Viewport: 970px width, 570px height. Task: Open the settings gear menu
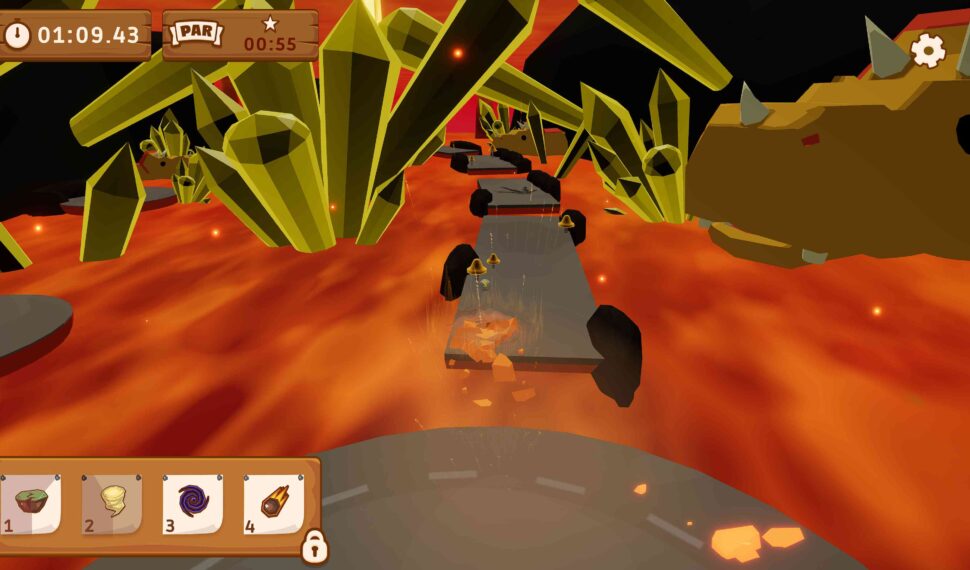pyautogui.click(x=928, y=50)
